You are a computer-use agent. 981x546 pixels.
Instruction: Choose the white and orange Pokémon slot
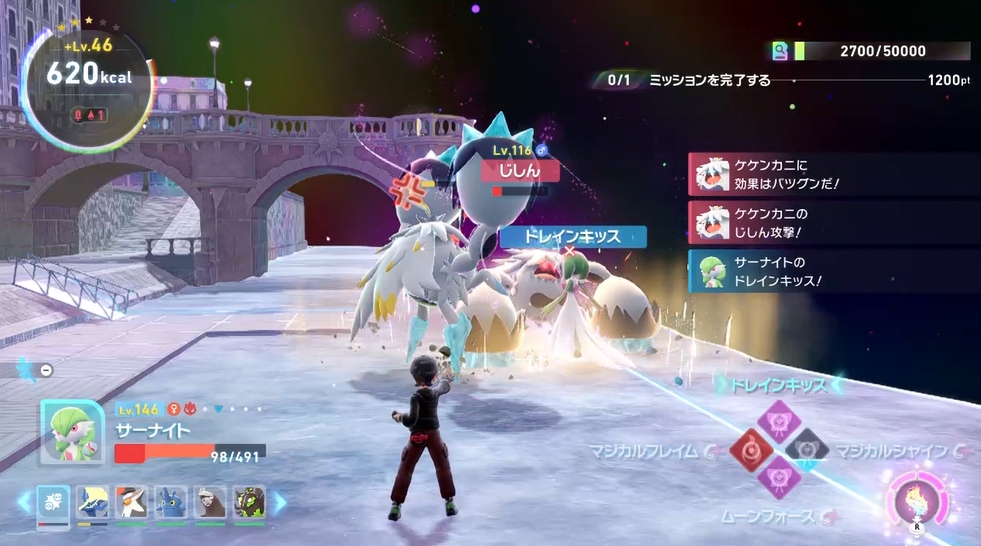[132, 502]
